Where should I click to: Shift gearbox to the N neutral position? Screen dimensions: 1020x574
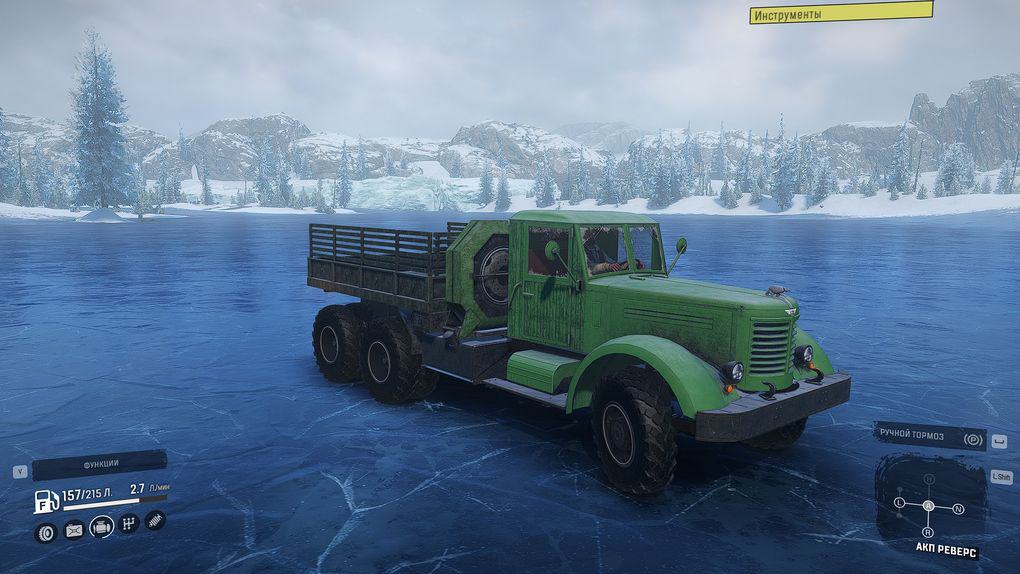pyautogui.click(x=958, y=509)
